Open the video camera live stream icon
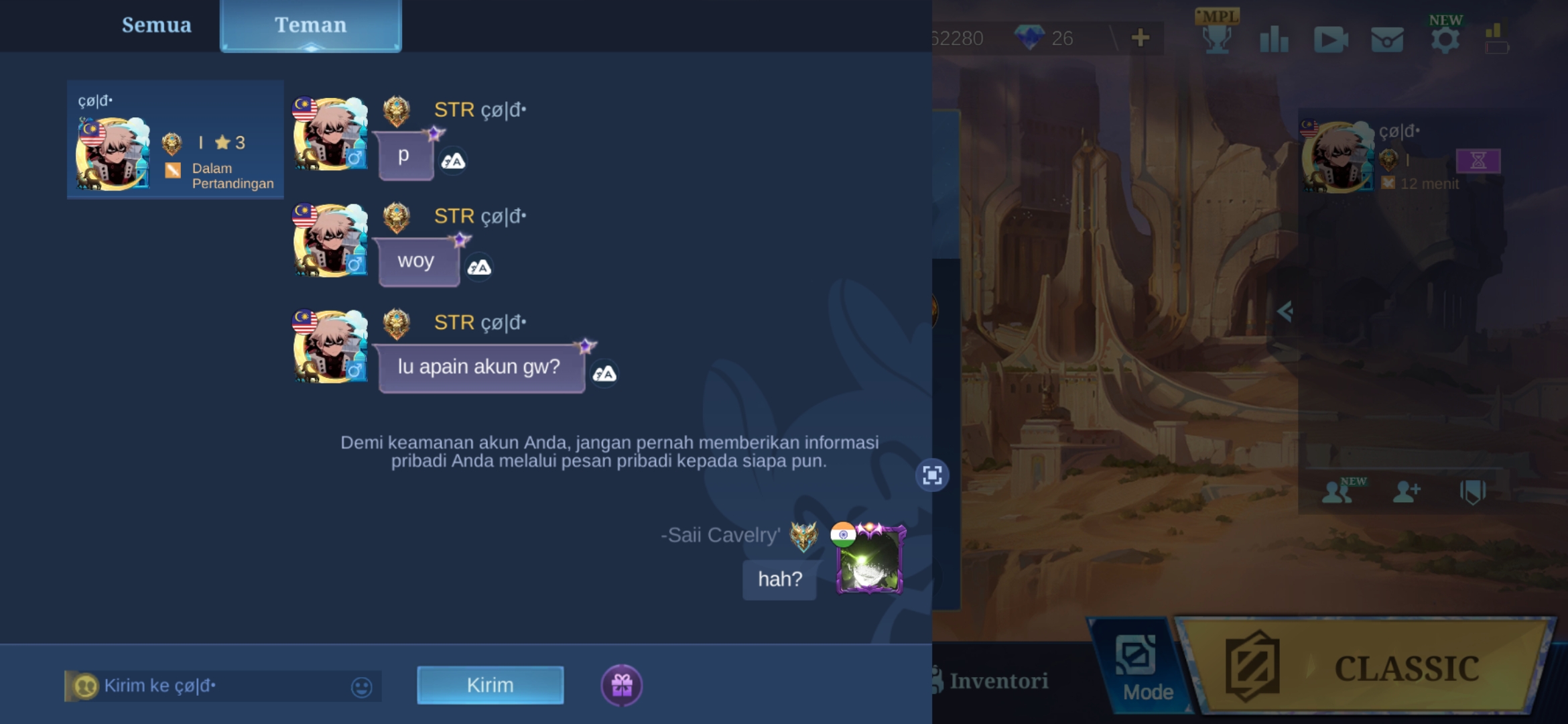 [x=1330, y=40]
